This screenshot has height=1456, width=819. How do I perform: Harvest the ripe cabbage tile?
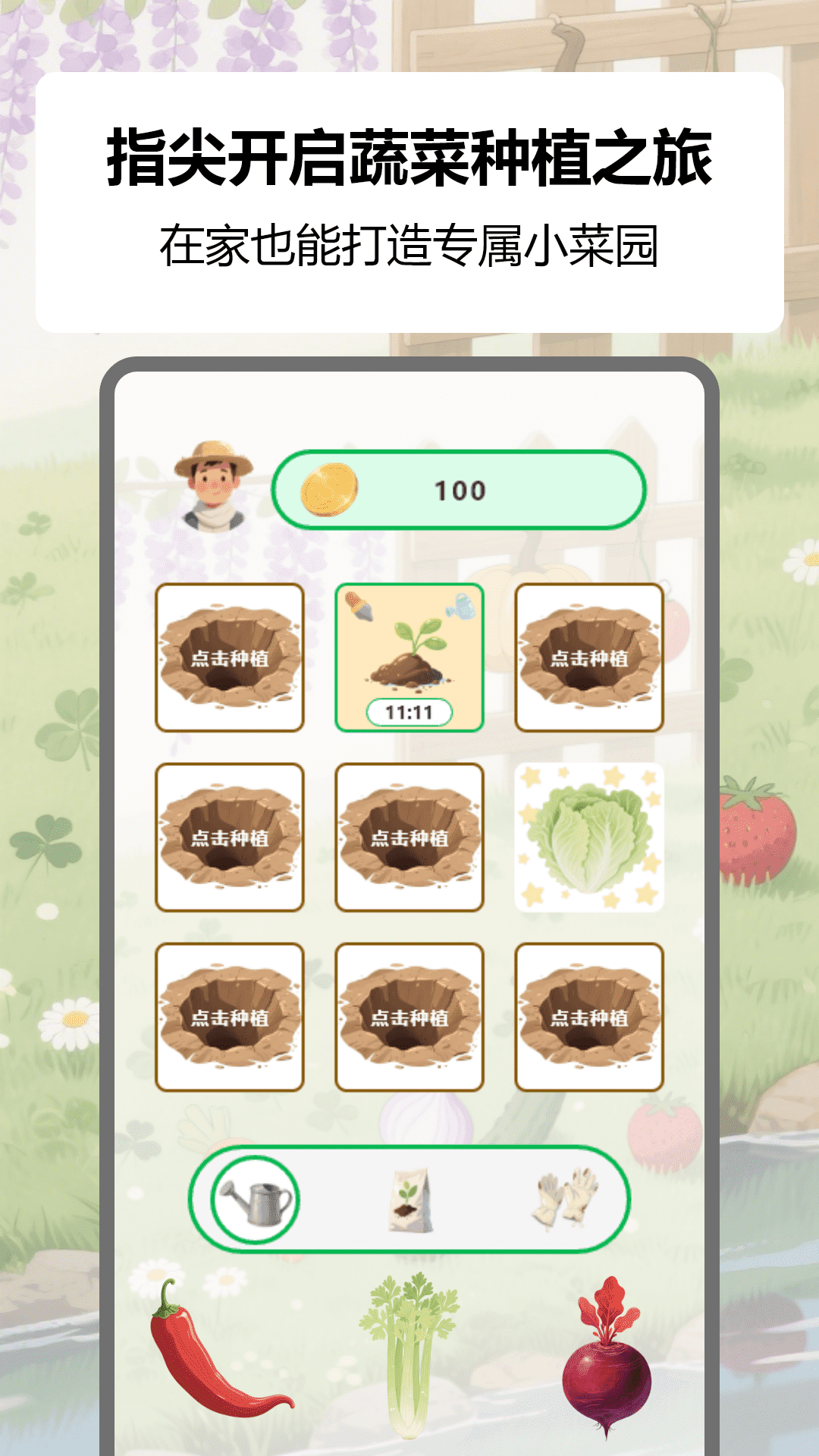tap(589, 837)
